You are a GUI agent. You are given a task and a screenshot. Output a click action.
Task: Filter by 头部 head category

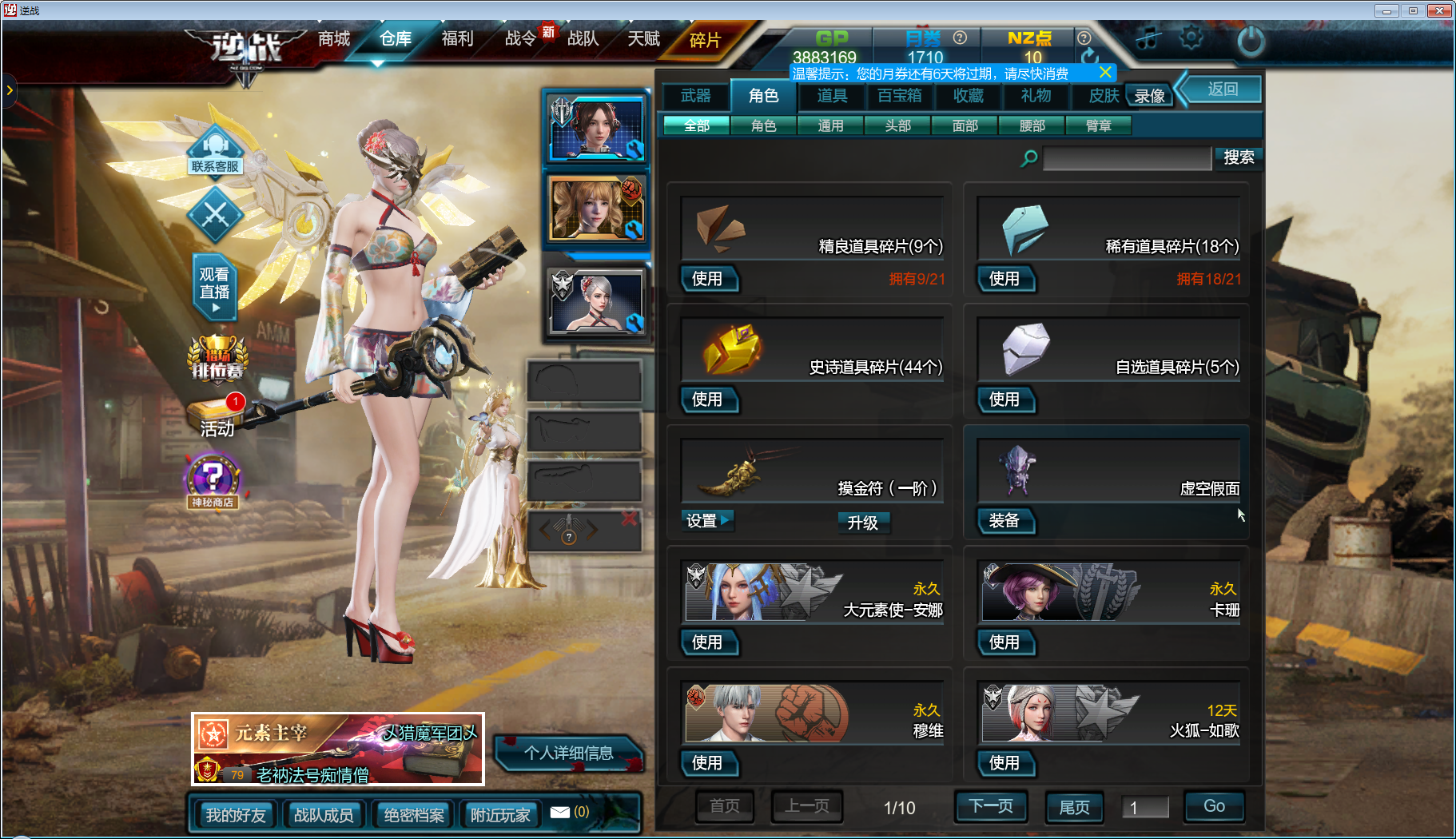coord(897,125)
